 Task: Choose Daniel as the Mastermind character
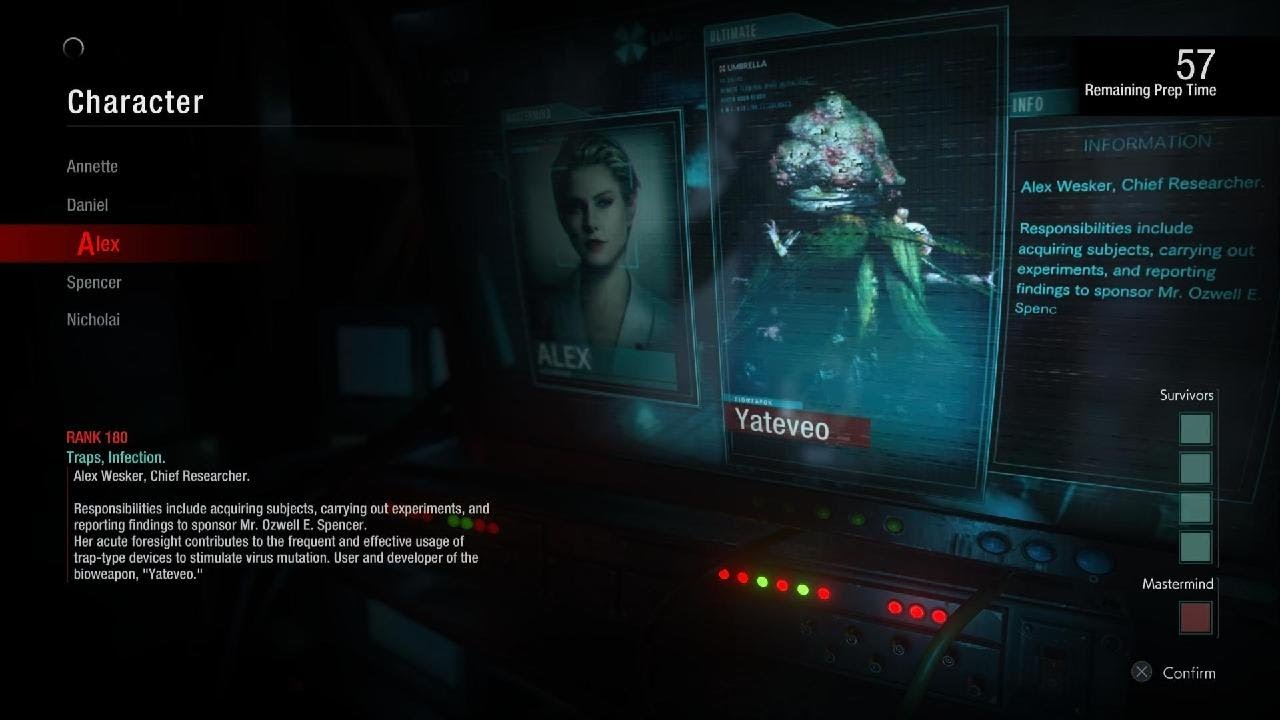tap(87, 205)
